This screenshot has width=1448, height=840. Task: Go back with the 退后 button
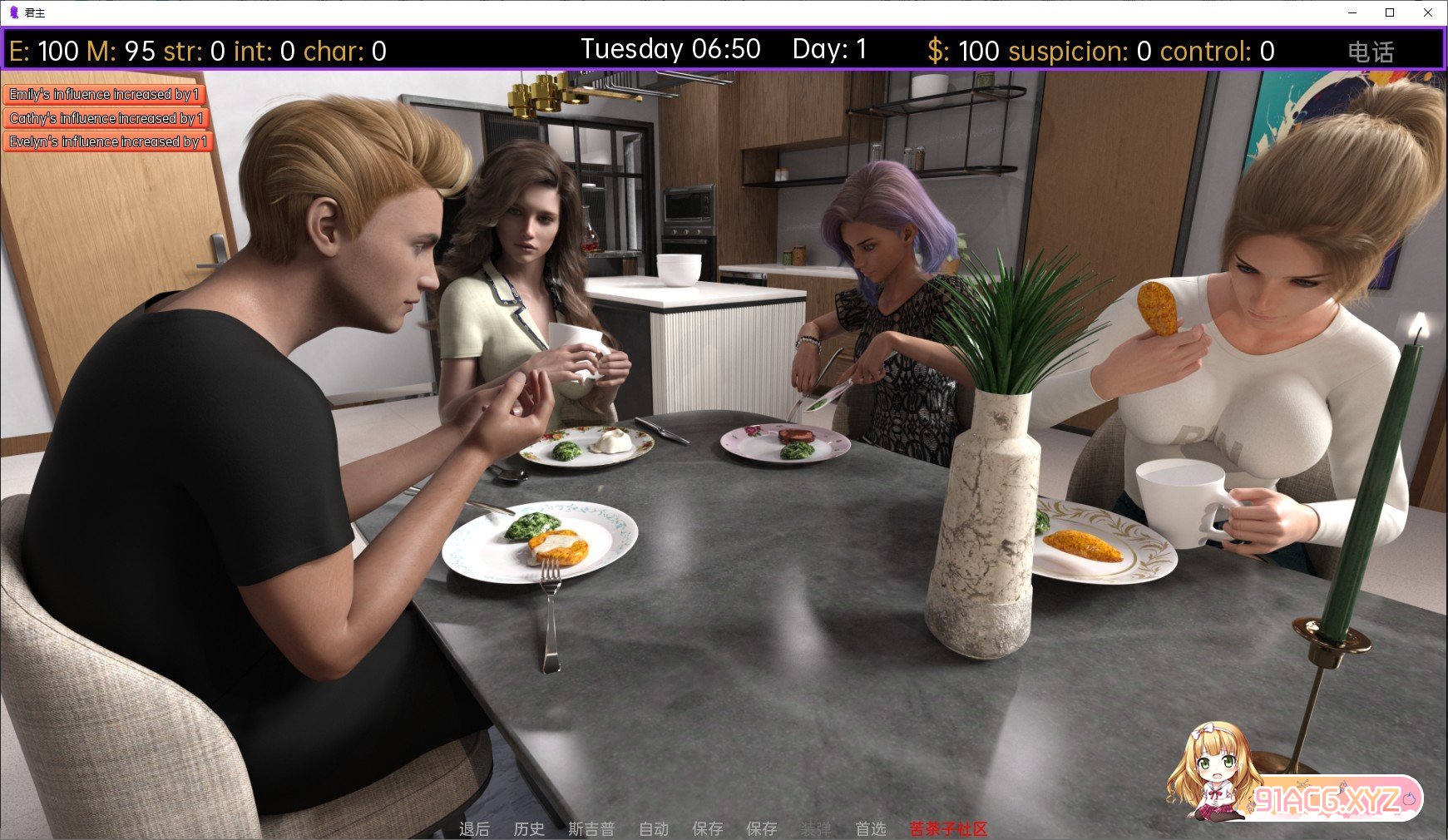(x=474, y=828)
